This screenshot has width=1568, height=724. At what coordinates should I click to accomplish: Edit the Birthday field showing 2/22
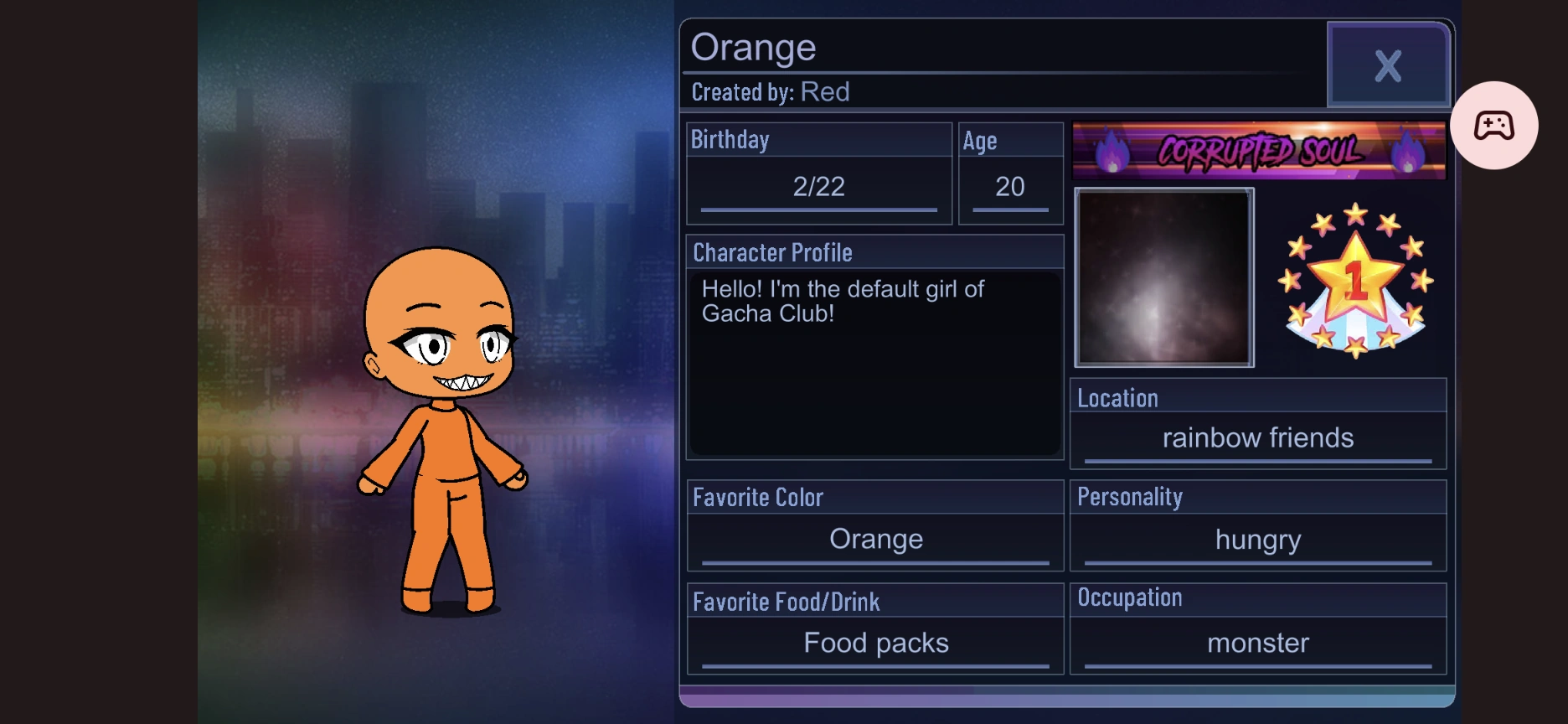point(818,186)
